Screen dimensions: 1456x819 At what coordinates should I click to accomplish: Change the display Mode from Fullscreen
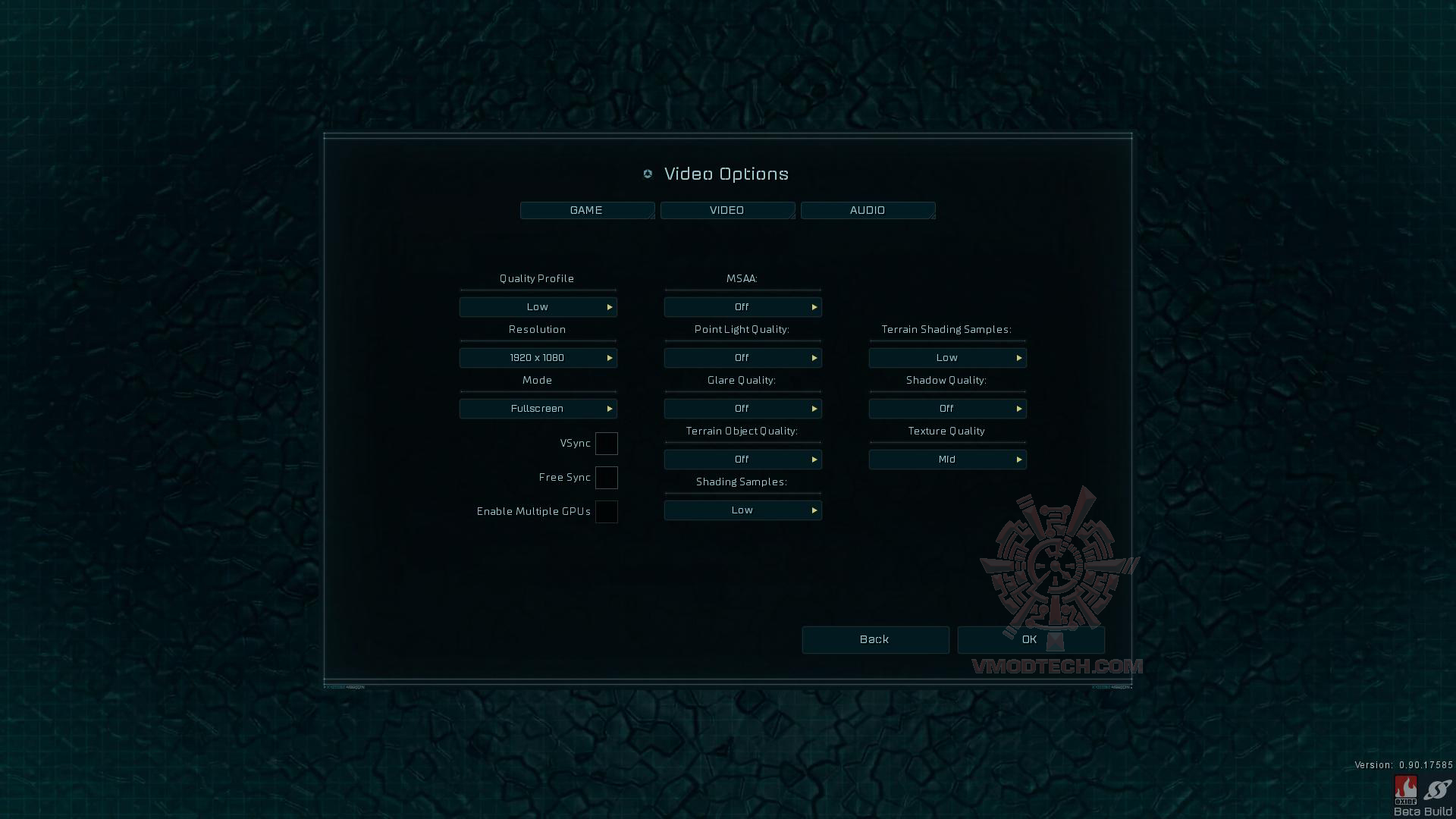pyautogui.click(x=538, y=409)
